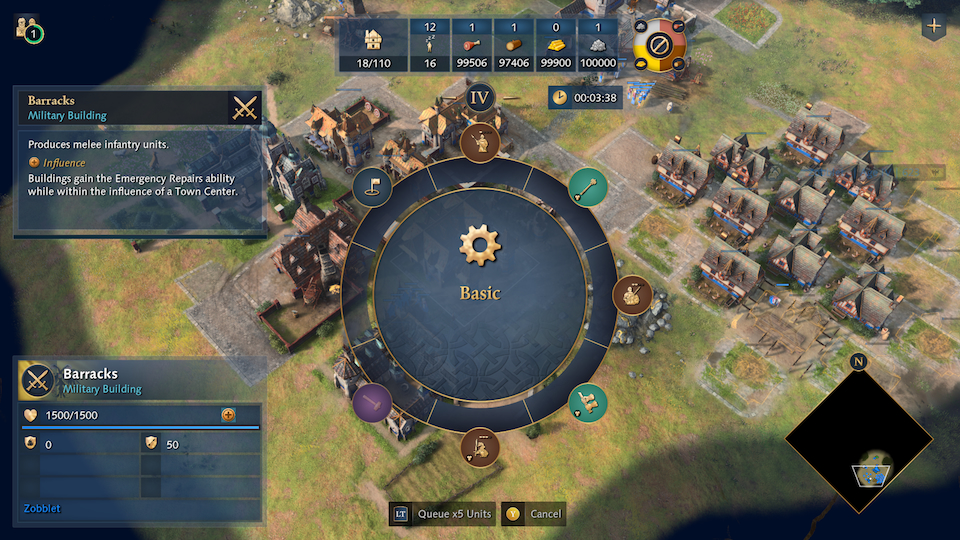960x540 pixels.
Task: Set rally point with the flag icon
Action: click(372, 187)
